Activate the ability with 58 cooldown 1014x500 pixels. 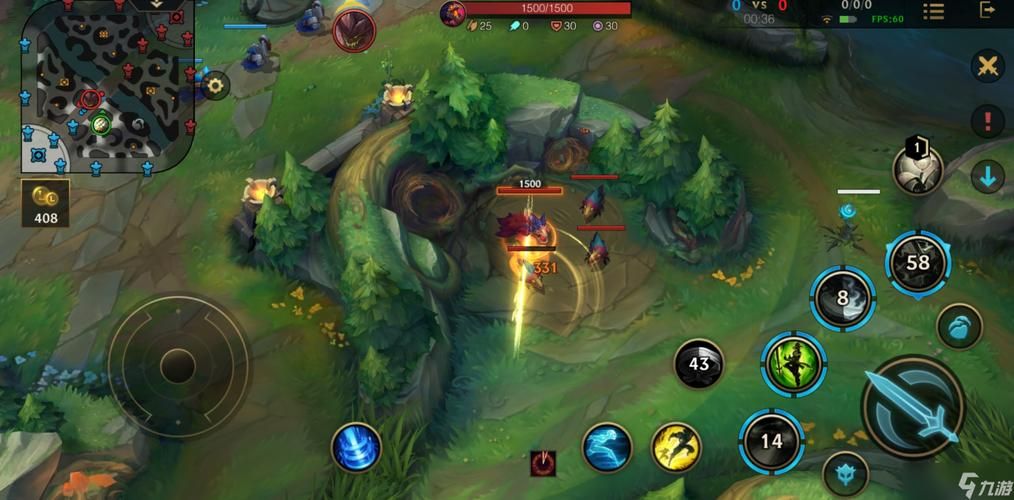[x=917, y=263]
